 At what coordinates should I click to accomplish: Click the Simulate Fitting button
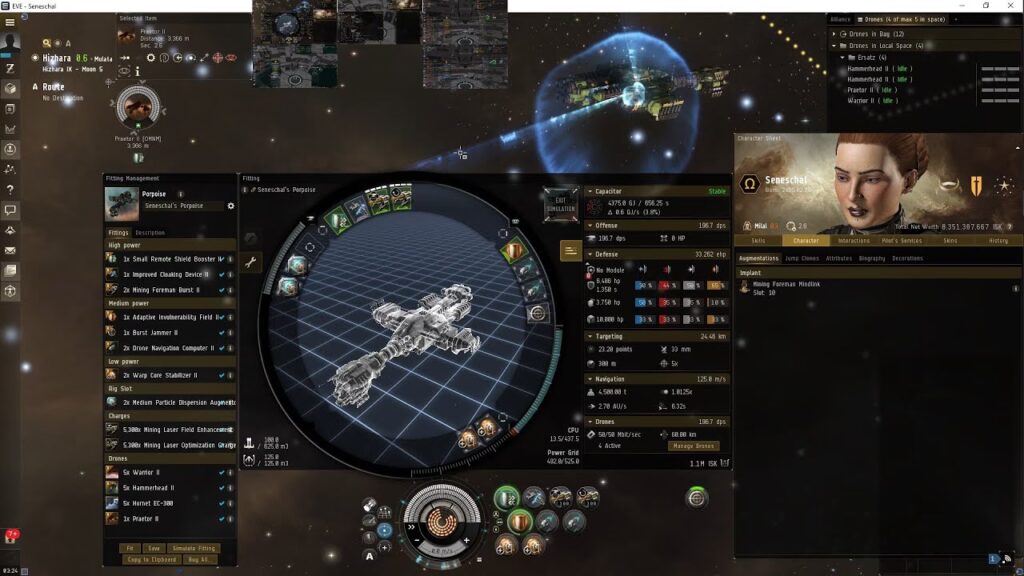(194, 548)
